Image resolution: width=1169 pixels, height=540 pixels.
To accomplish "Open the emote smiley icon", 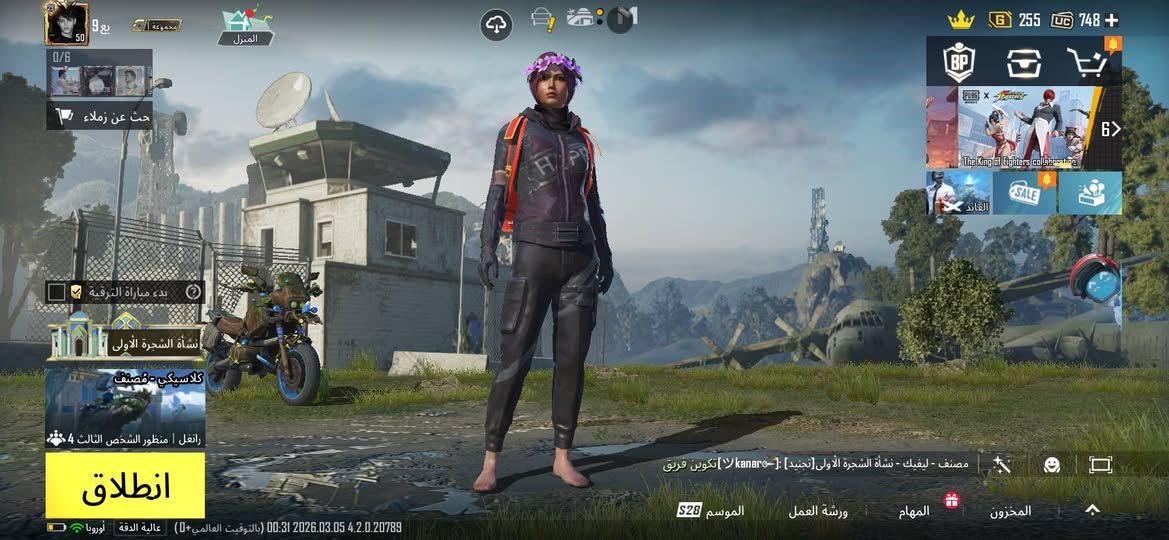I will point(1051,465).
